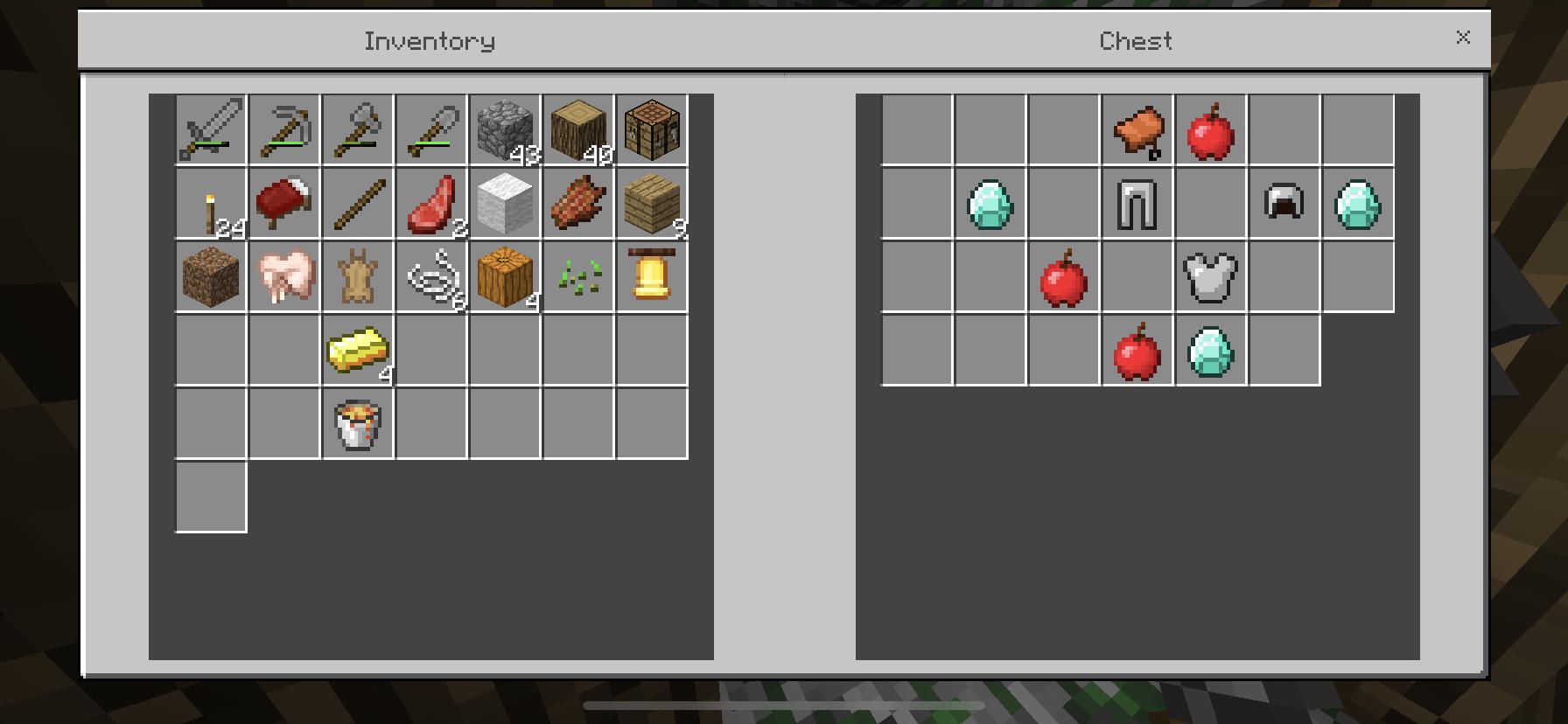Screen dimensions: 1568x724
Task: Select the saddle in the chest
Action: tap(1137, 129)
